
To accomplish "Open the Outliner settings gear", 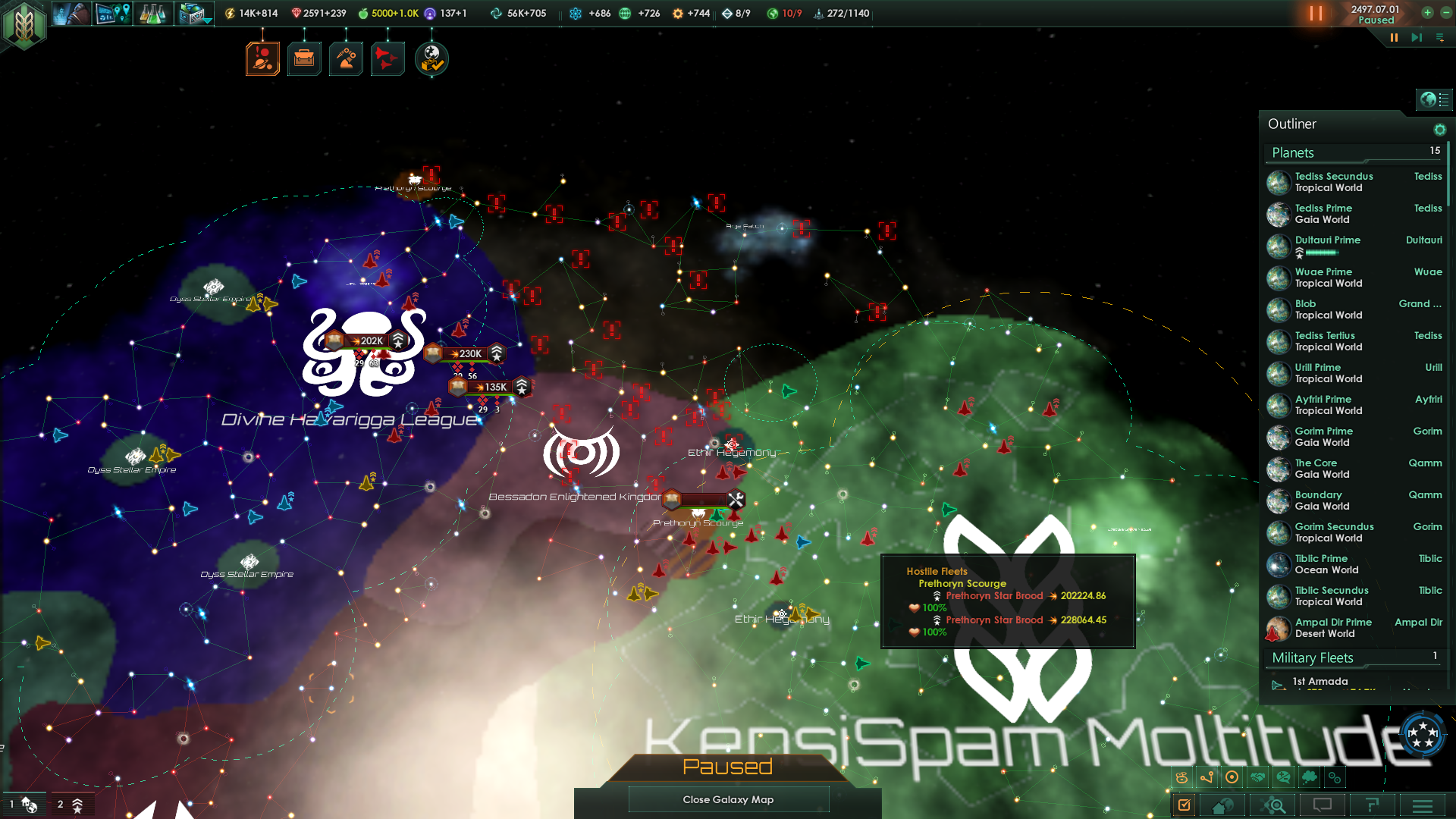I will click(x=1440, y=130).
